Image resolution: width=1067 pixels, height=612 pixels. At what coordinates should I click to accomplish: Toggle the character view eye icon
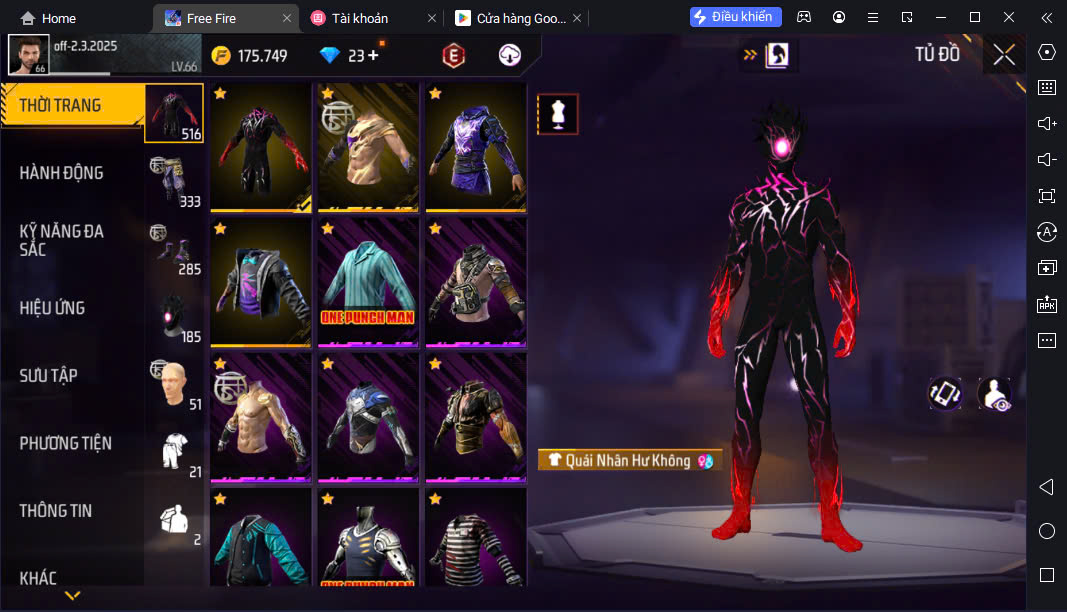[994, 394]
